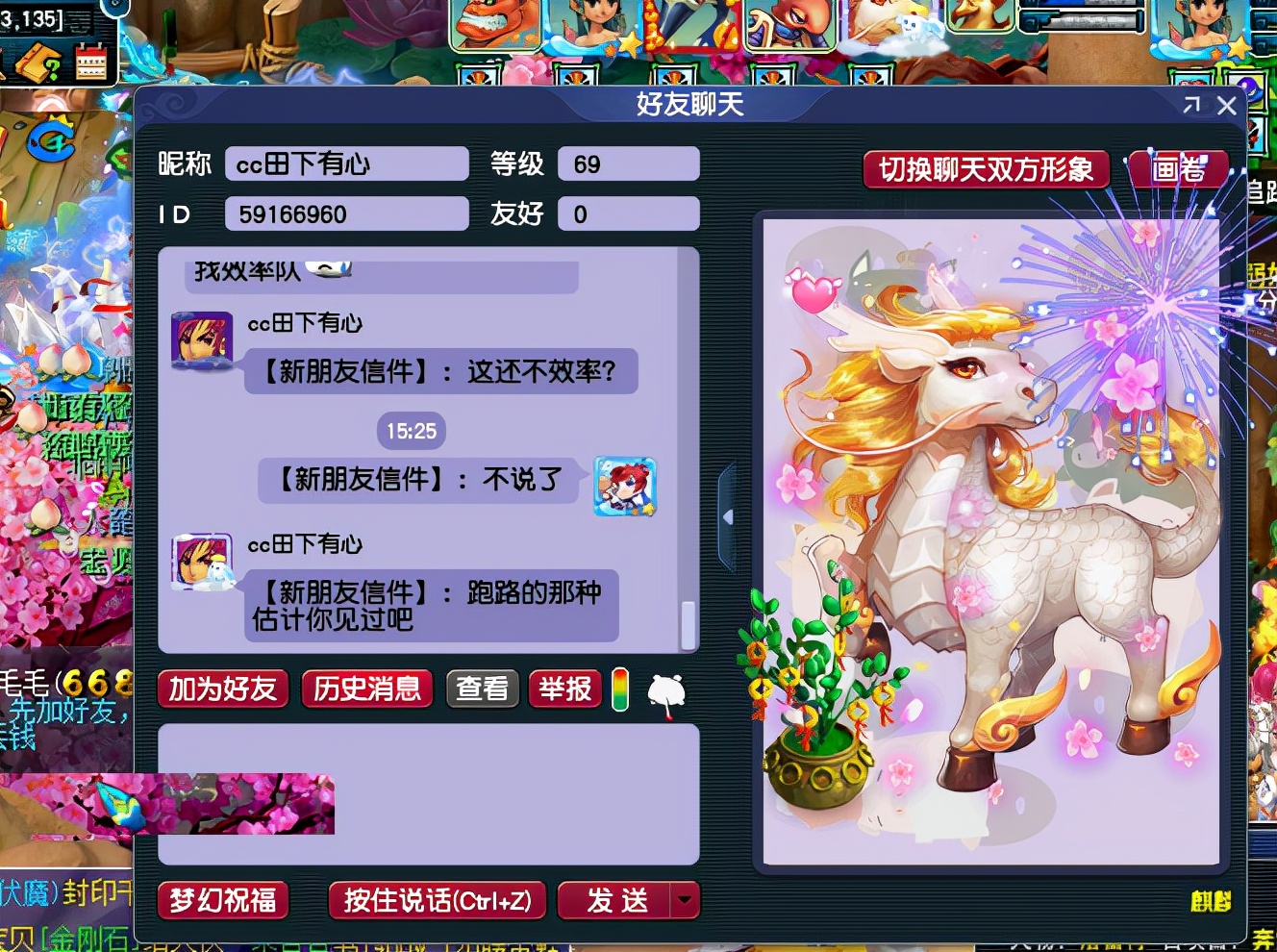Click the 加为好友 add friend button
The height and width of the screenshot is (952, 1277).
click(x=222, y=689)
